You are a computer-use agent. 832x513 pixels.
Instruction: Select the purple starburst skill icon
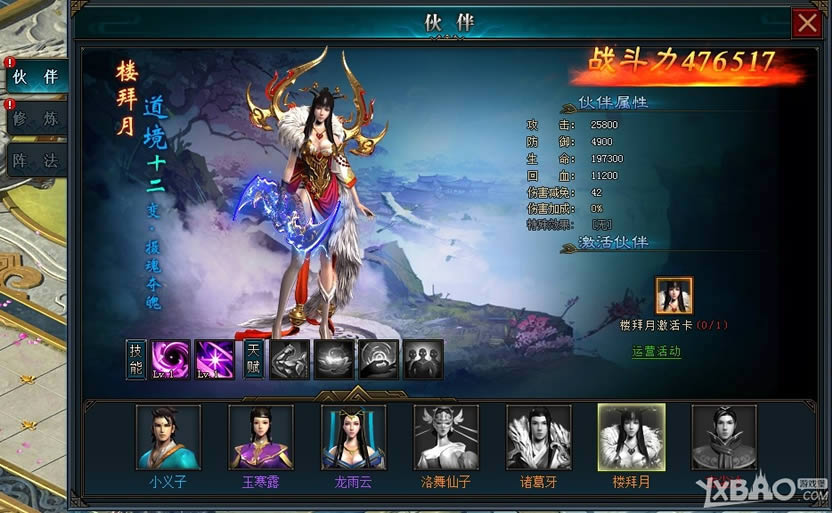click(214, 360)
